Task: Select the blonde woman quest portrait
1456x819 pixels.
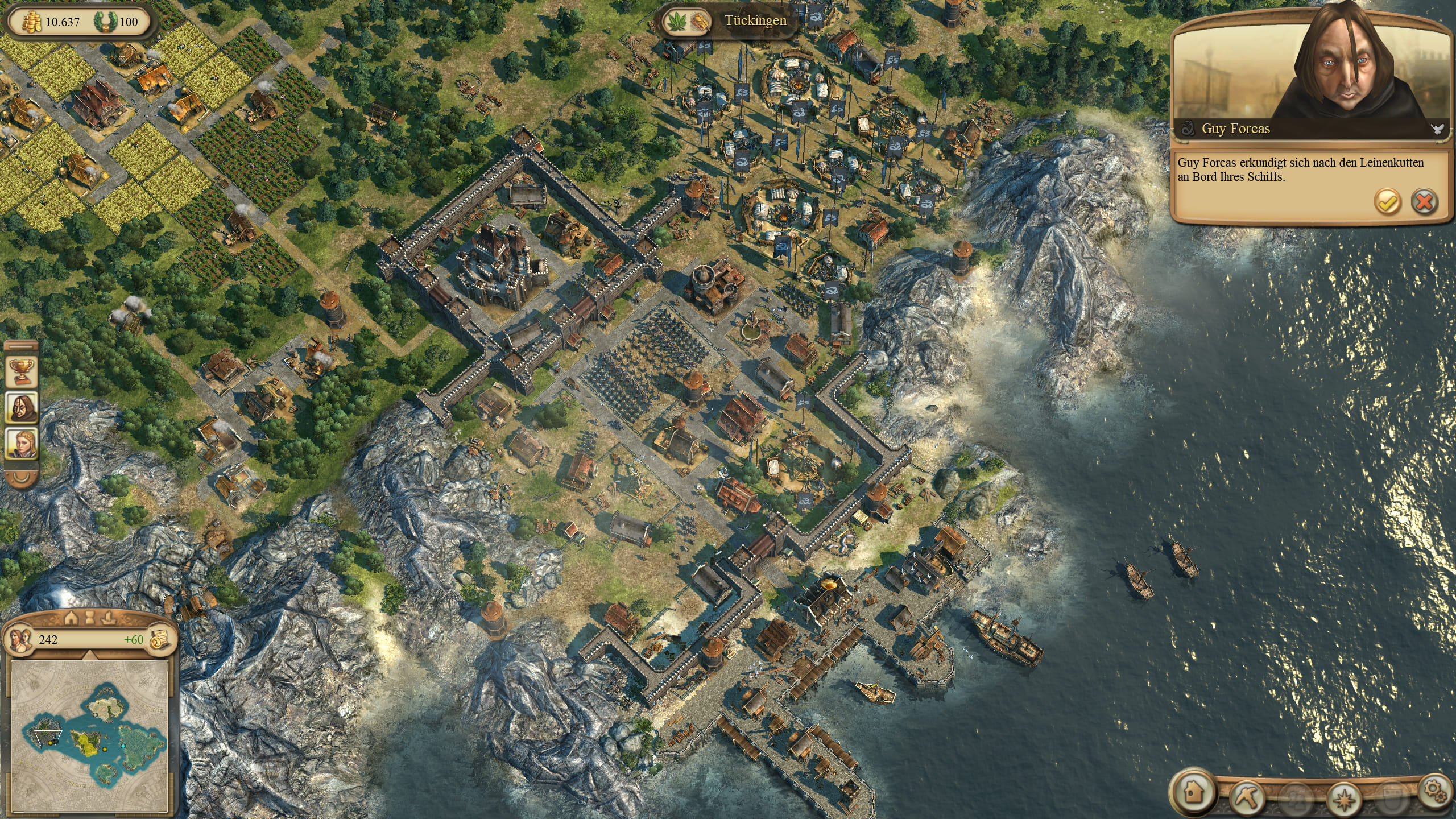Action: coord(22,444)
